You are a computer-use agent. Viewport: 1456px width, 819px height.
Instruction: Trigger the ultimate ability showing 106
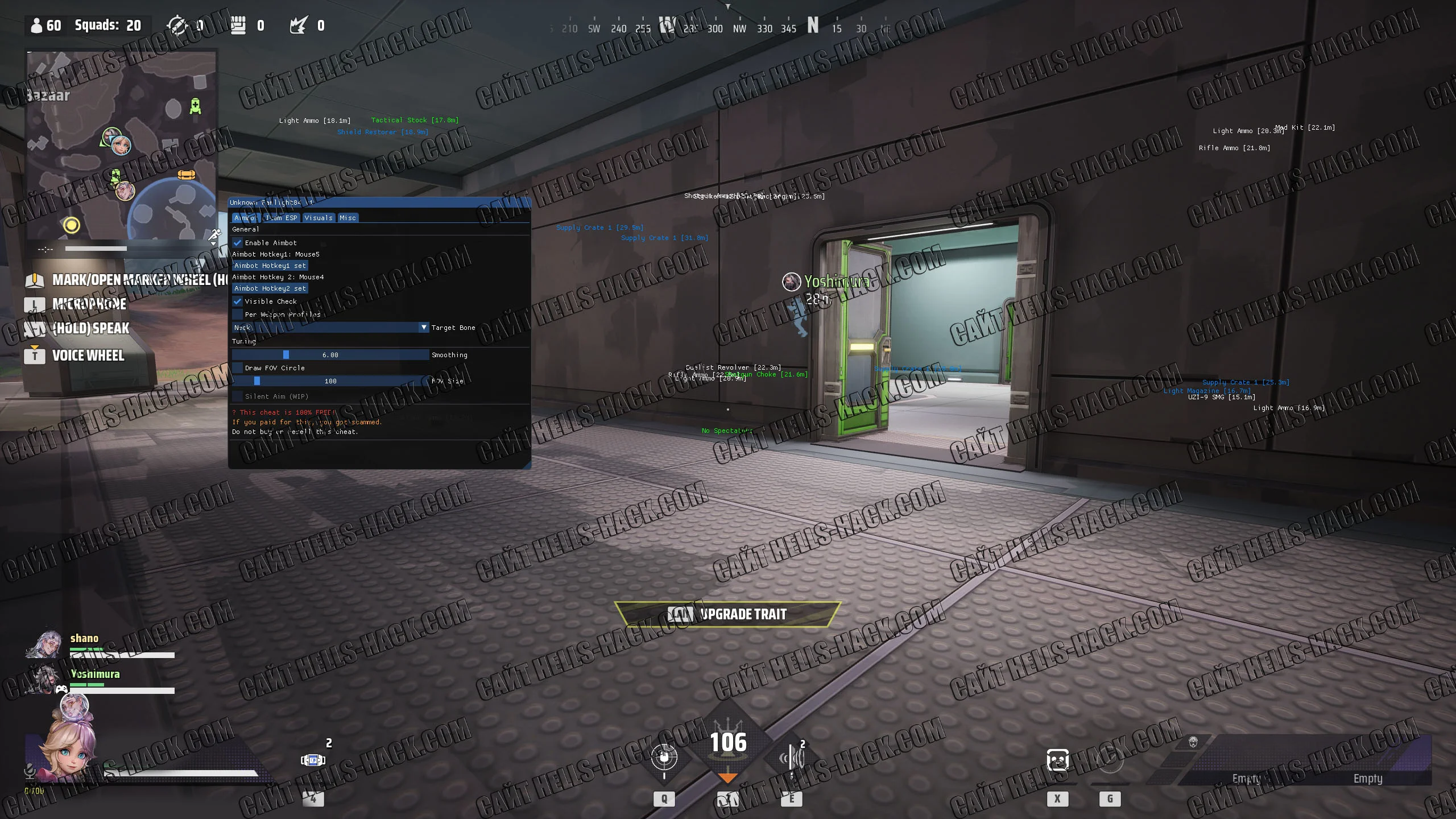[728, 743]
